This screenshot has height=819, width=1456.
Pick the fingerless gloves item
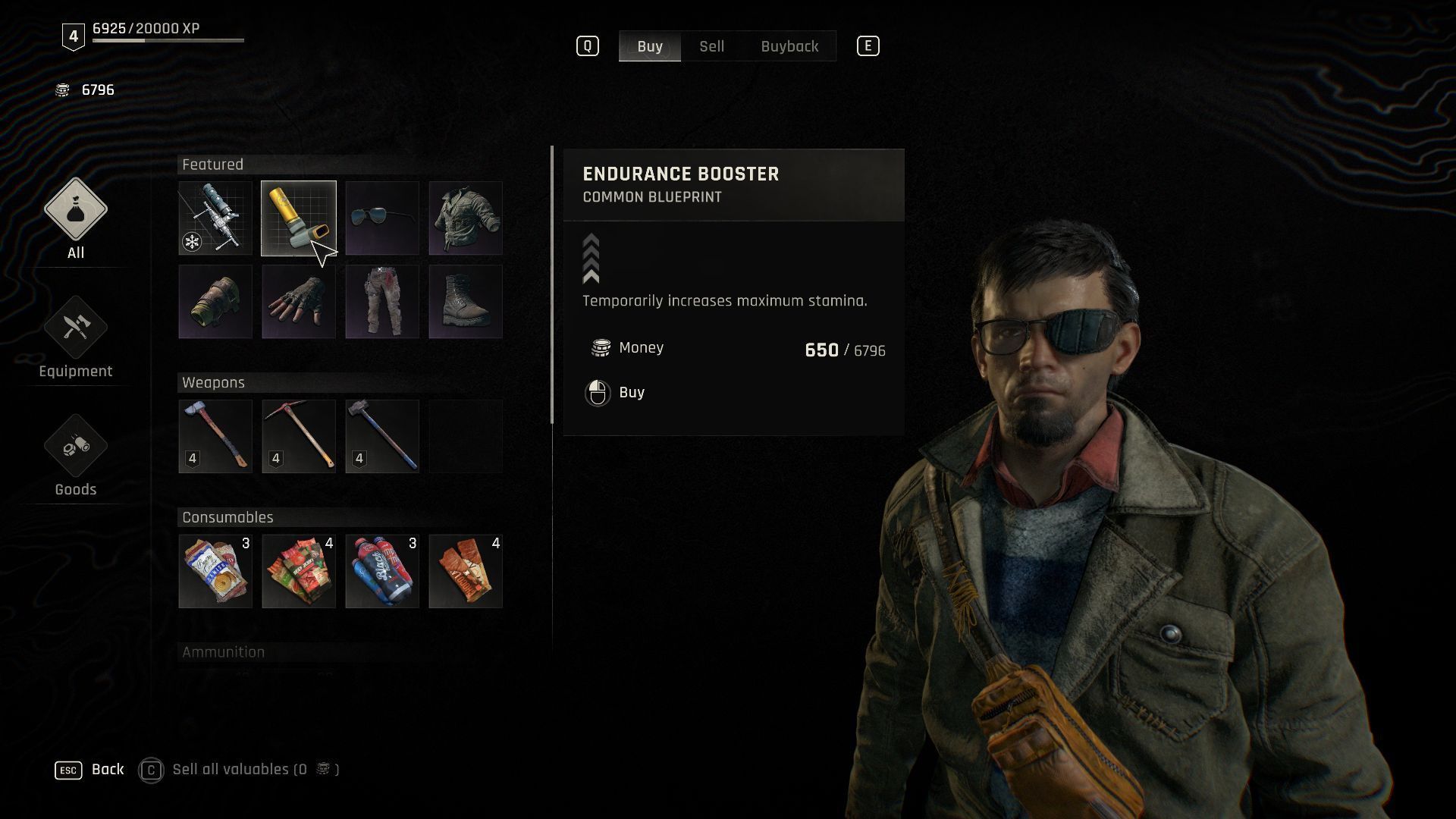pyautogui.click(x=298, y=302)
